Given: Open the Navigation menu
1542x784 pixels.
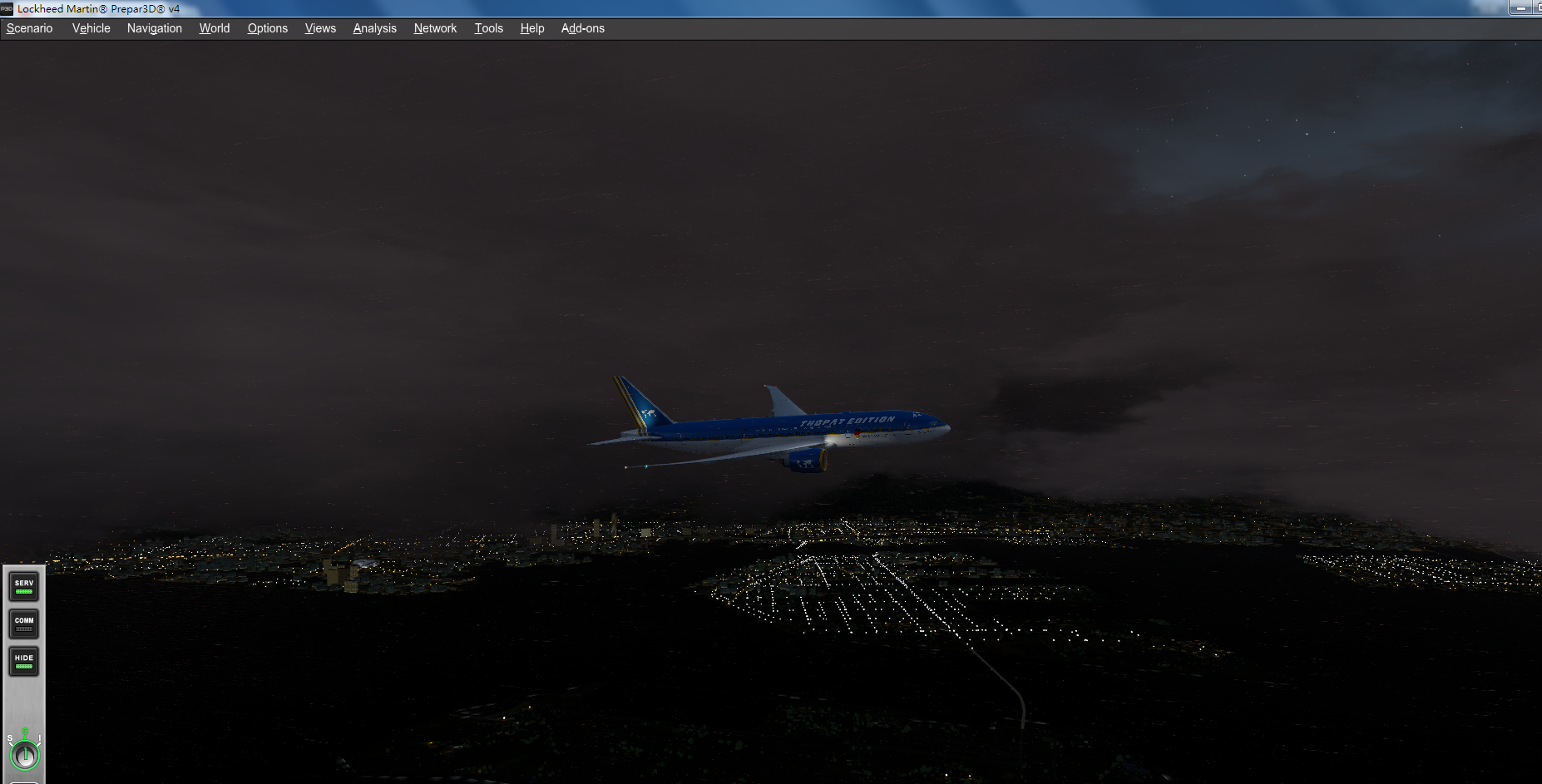Looking at the screenshot, I should coord(154,27).
